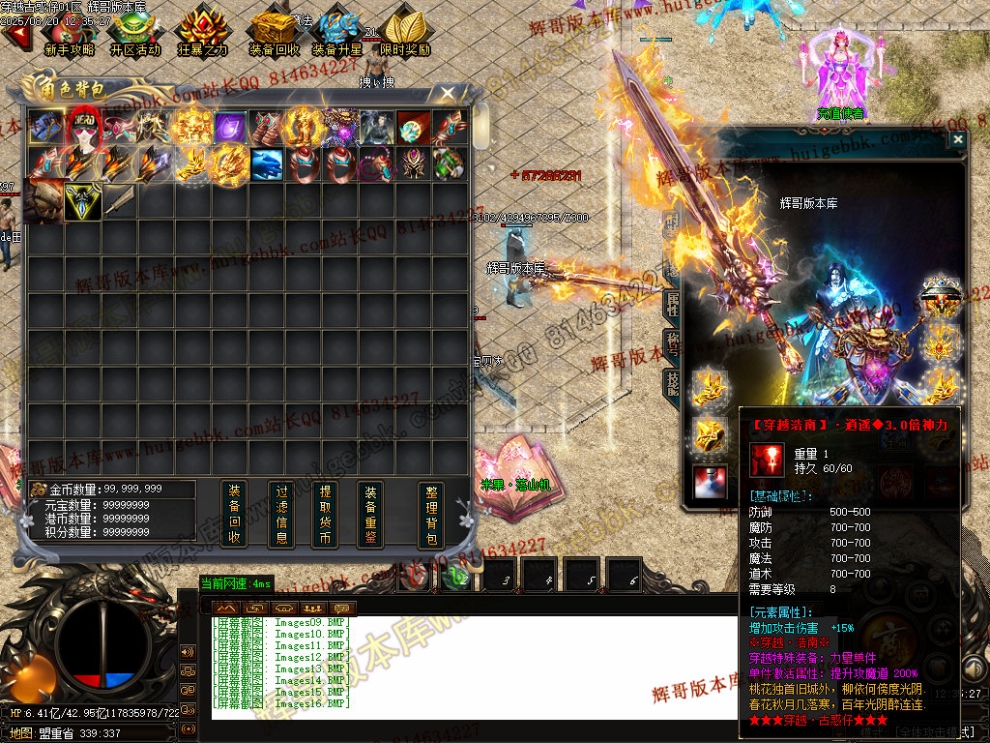The width and height of the screenshot is (990, 743).
Task: Click the 过滤信息 filter button
Action: (282, 514)
